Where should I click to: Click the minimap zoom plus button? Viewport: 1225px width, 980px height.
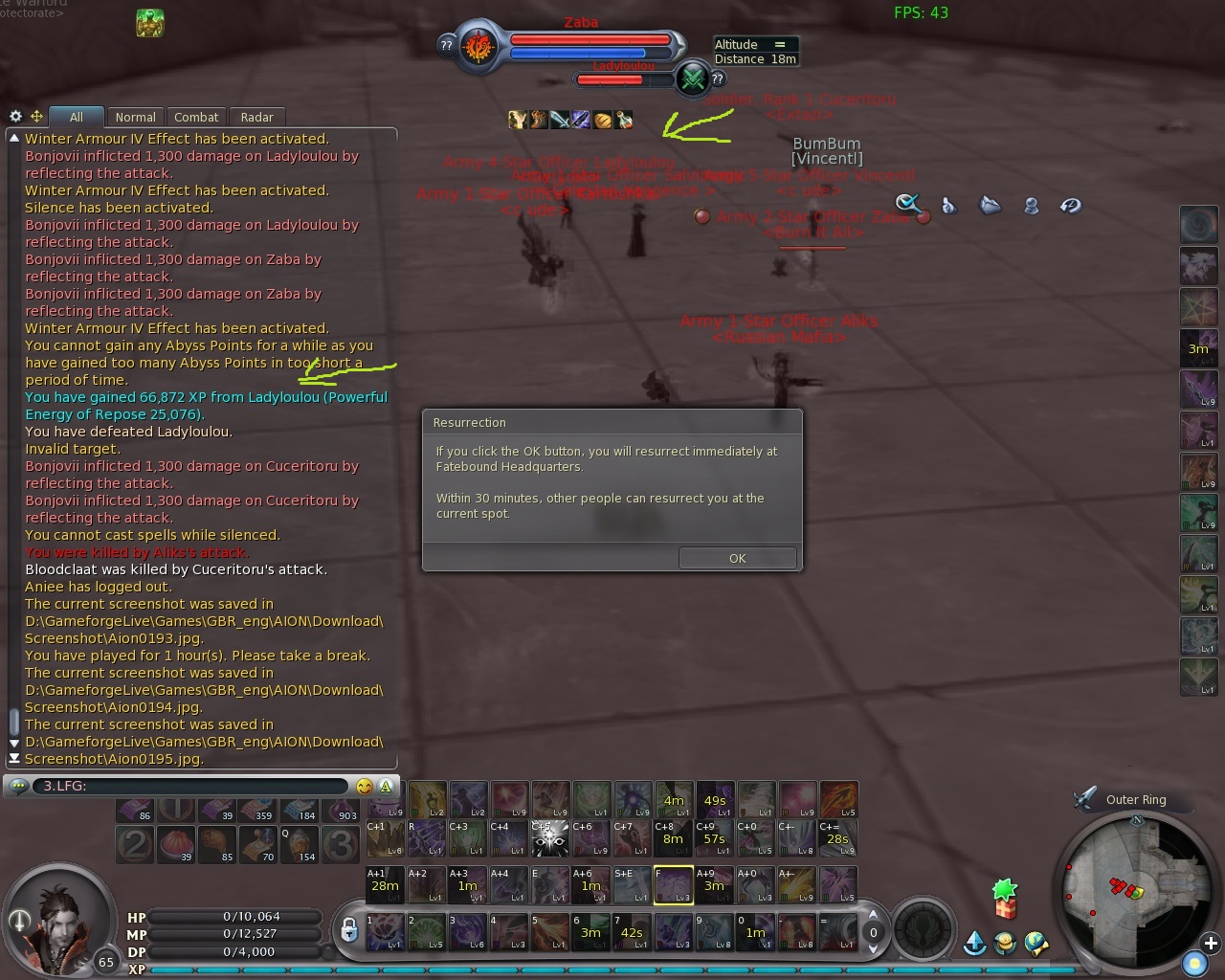1211,945
